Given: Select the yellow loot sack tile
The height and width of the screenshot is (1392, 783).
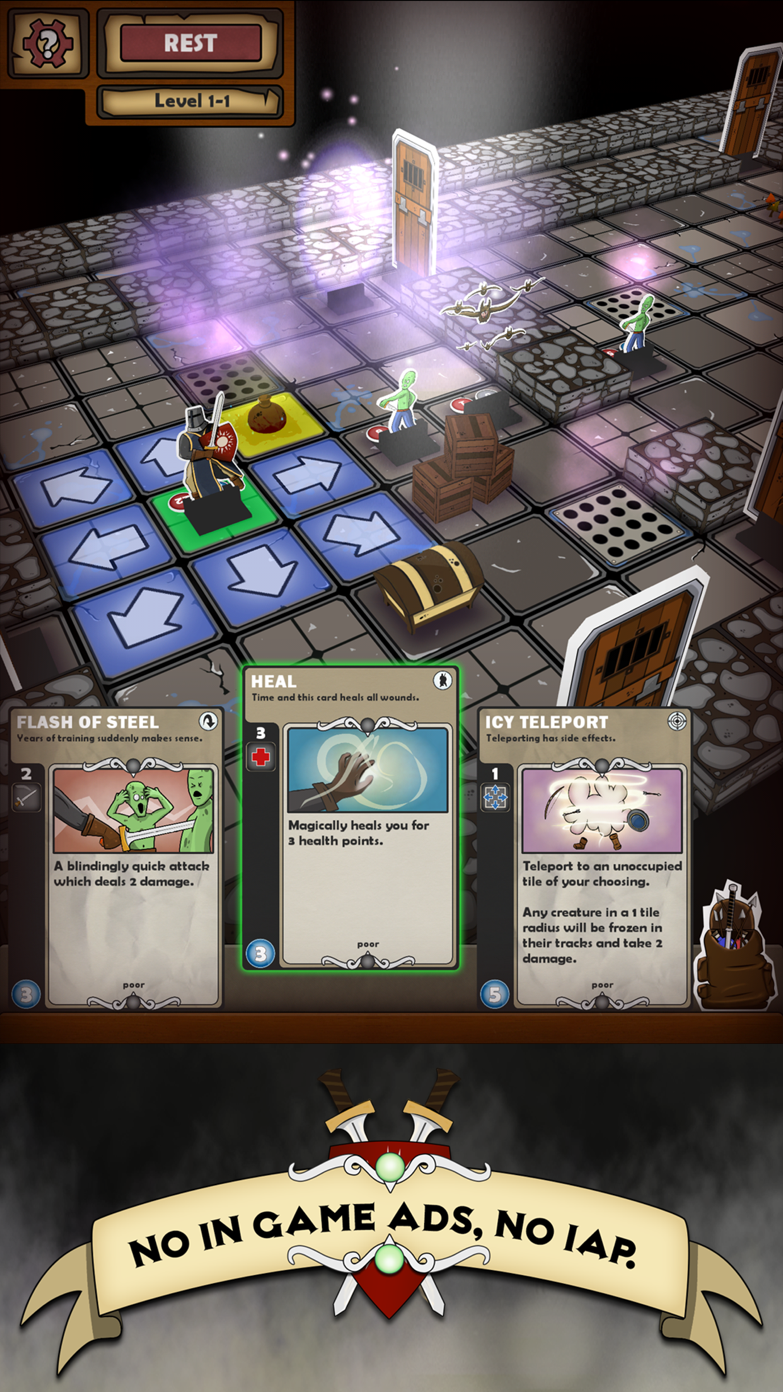Looking at the screenshot, I should point(268,420).
